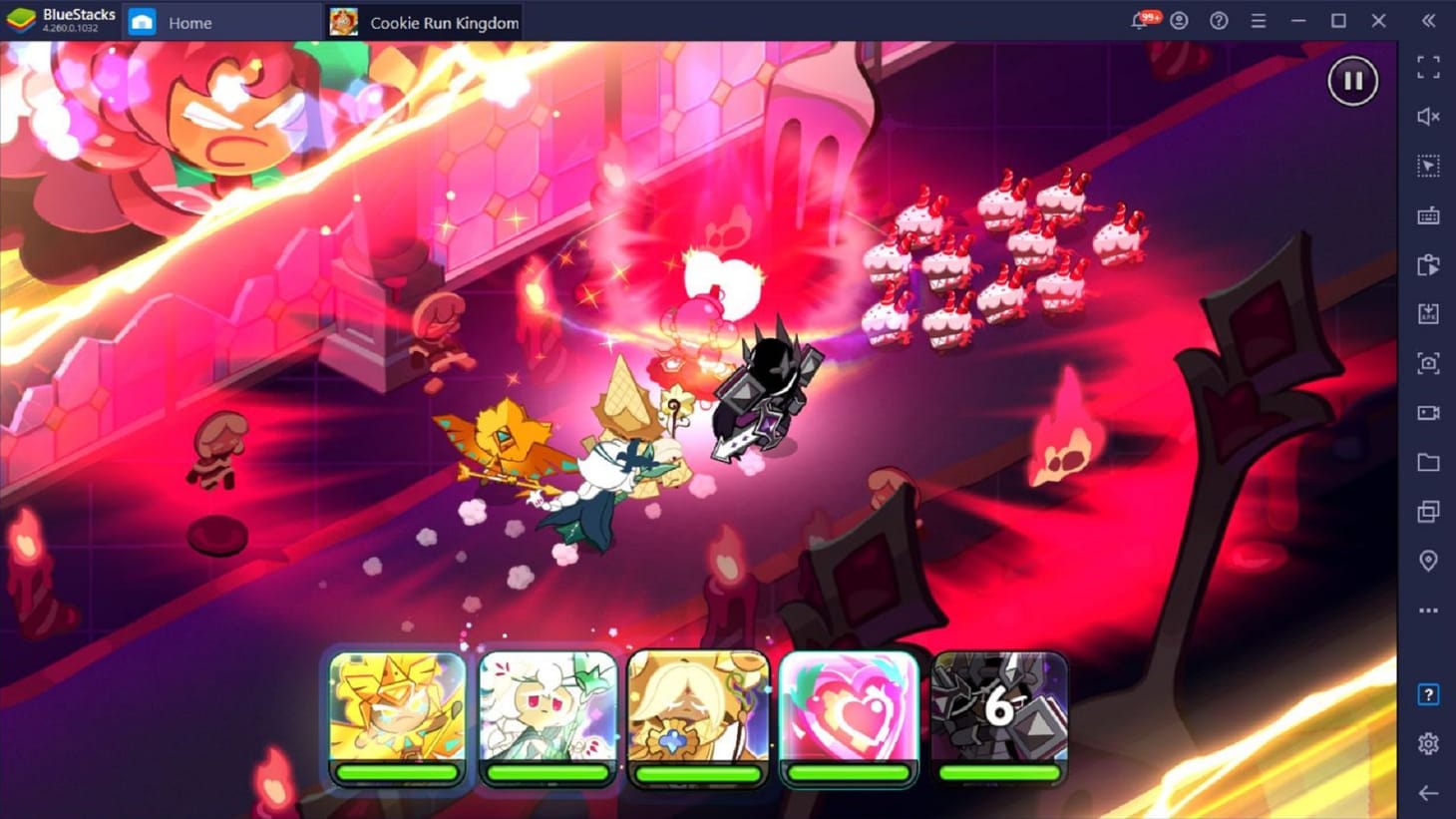Screen dimensions: 1456x819
Task: Mute the emulator audio
Action: [x=1428, y=117]
